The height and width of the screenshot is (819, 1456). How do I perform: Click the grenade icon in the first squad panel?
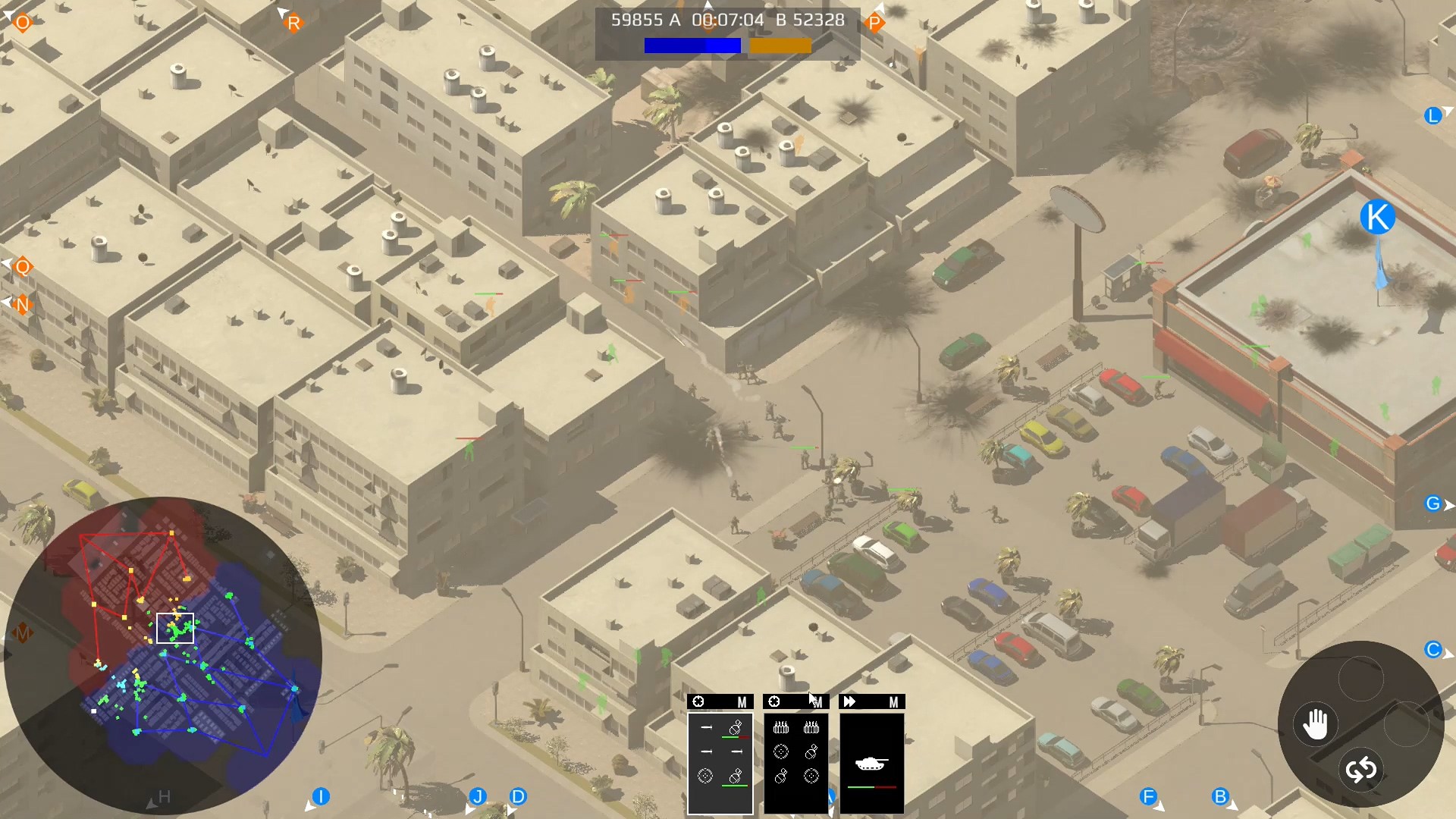click(735, 728)
